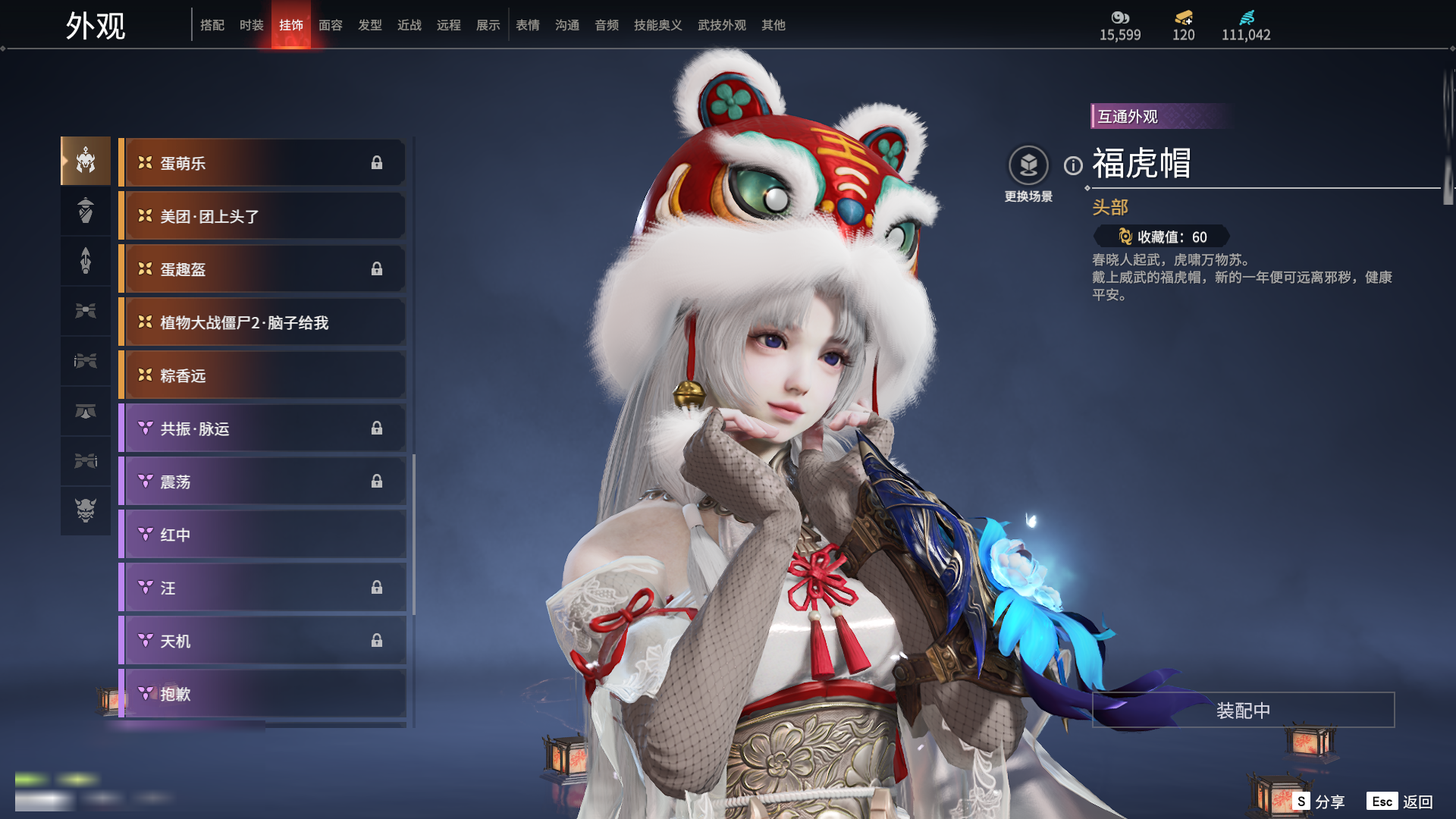Open the 武技外观 tab
This screenshot has height=819, width=1456.
(721, 25)
